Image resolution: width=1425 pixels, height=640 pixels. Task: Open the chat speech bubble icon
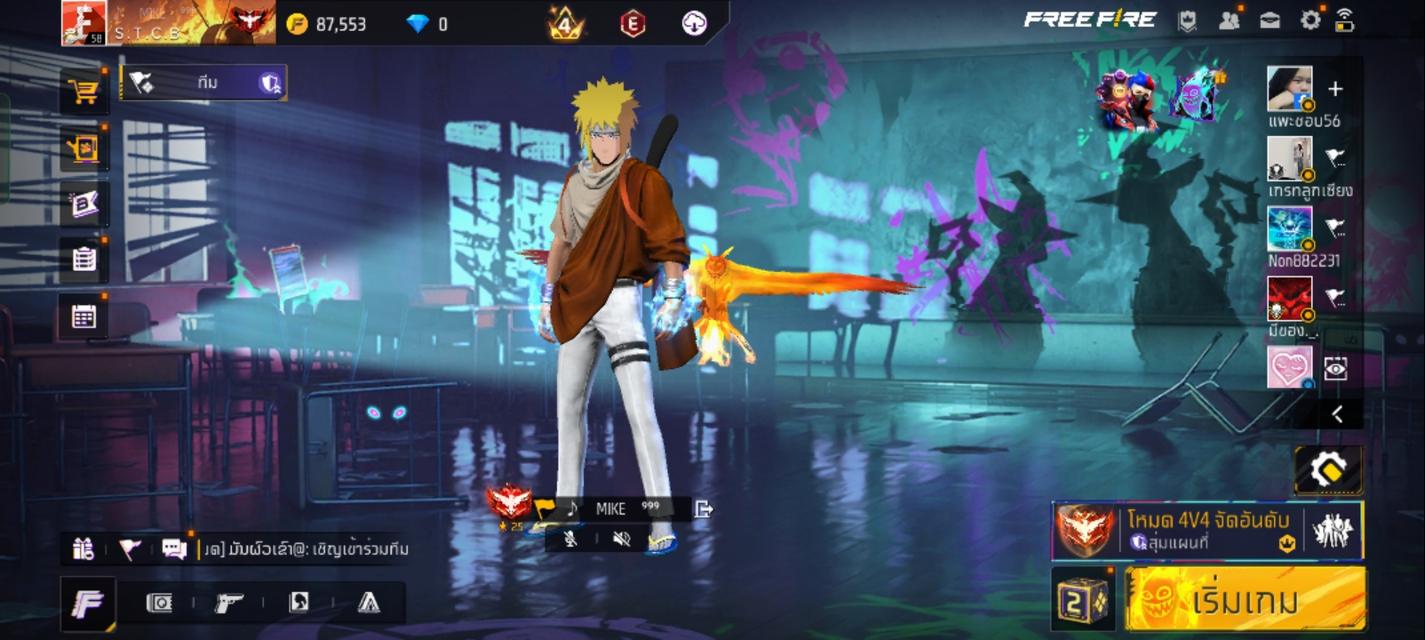click(x=174, y=548)
